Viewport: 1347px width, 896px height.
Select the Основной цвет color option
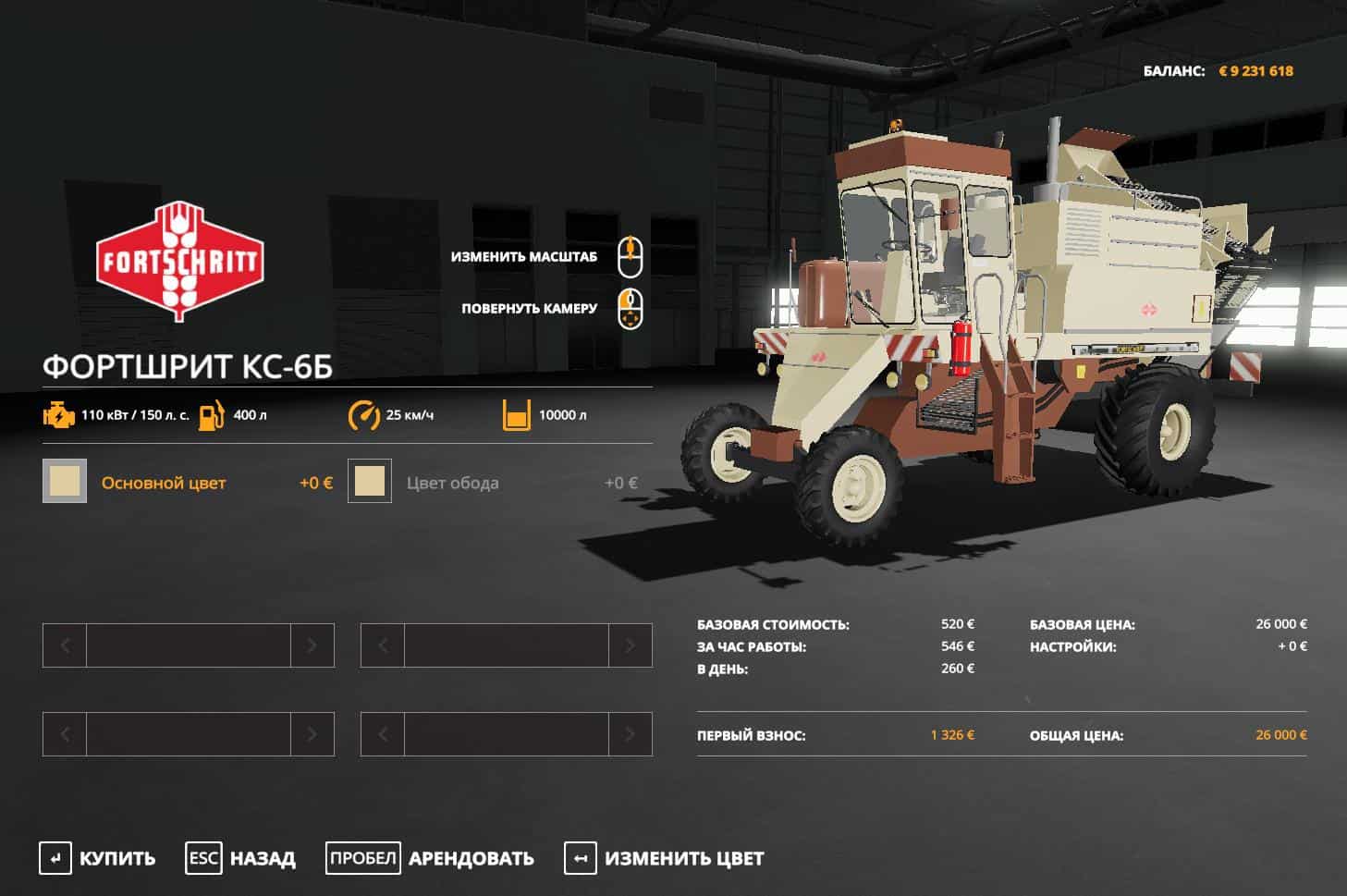[x=163, y=482]
